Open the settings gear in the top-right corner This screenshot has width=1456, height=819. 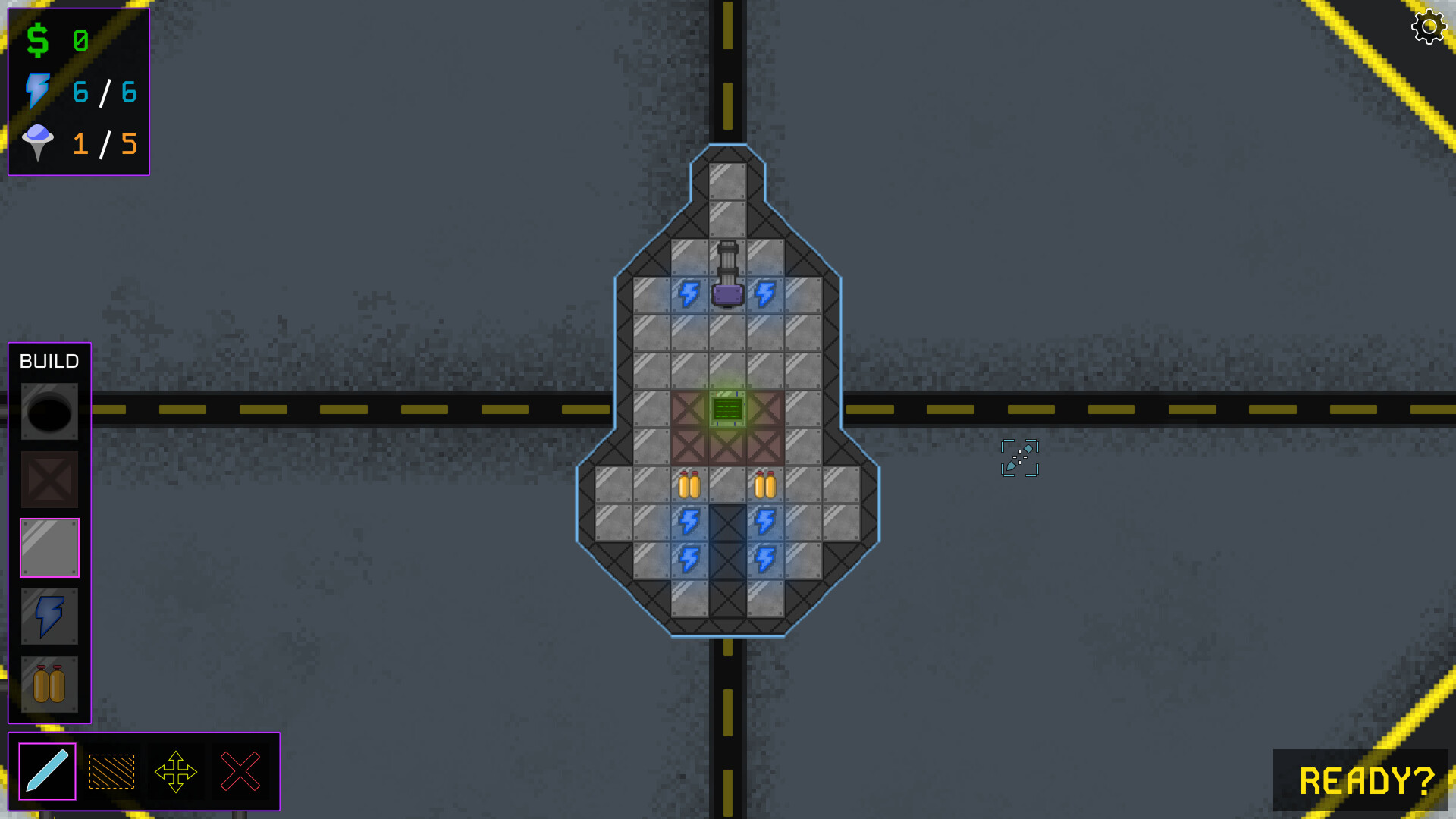1429,27
